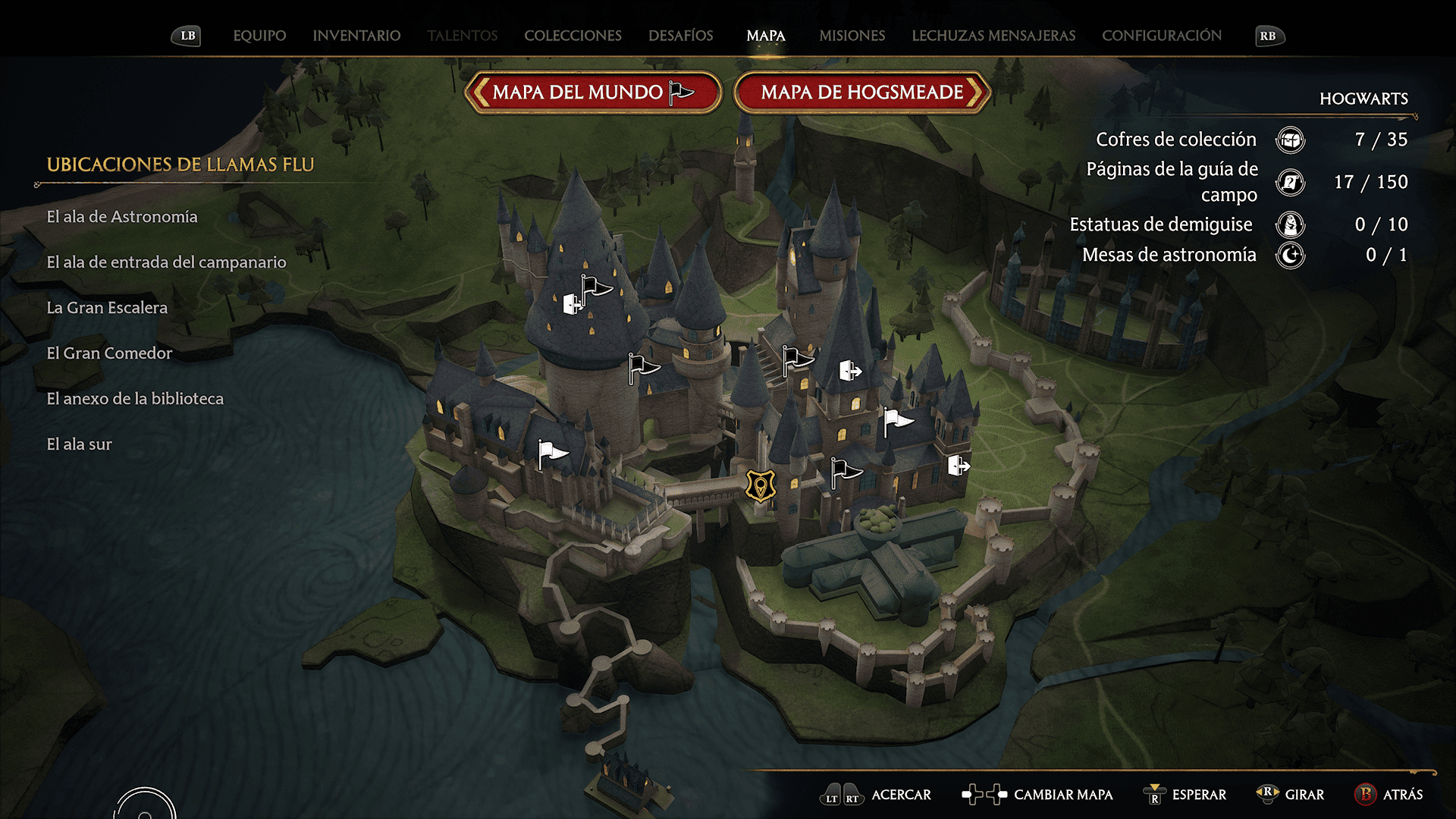The width and height of the screenshot is (1456, 819).
Task: Open the Colecciones tab
Action: click(x=573, y=36)
